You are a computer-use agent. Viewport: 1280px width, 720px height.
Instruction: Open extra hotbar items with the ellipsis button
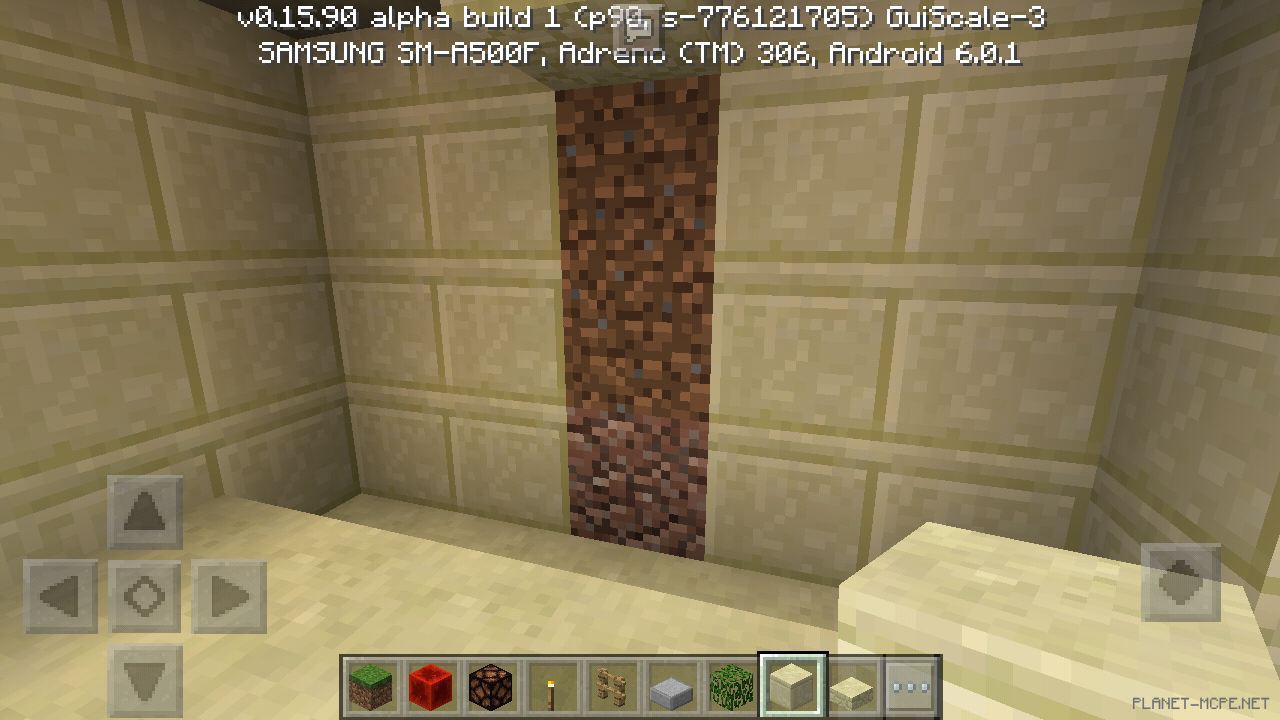point(911,686)
